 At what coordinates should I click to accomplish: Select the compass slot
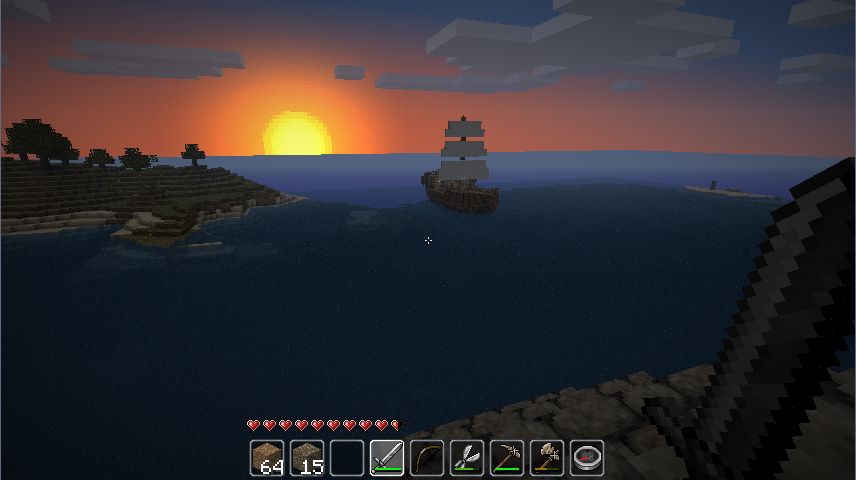click(x=587, y=458)
